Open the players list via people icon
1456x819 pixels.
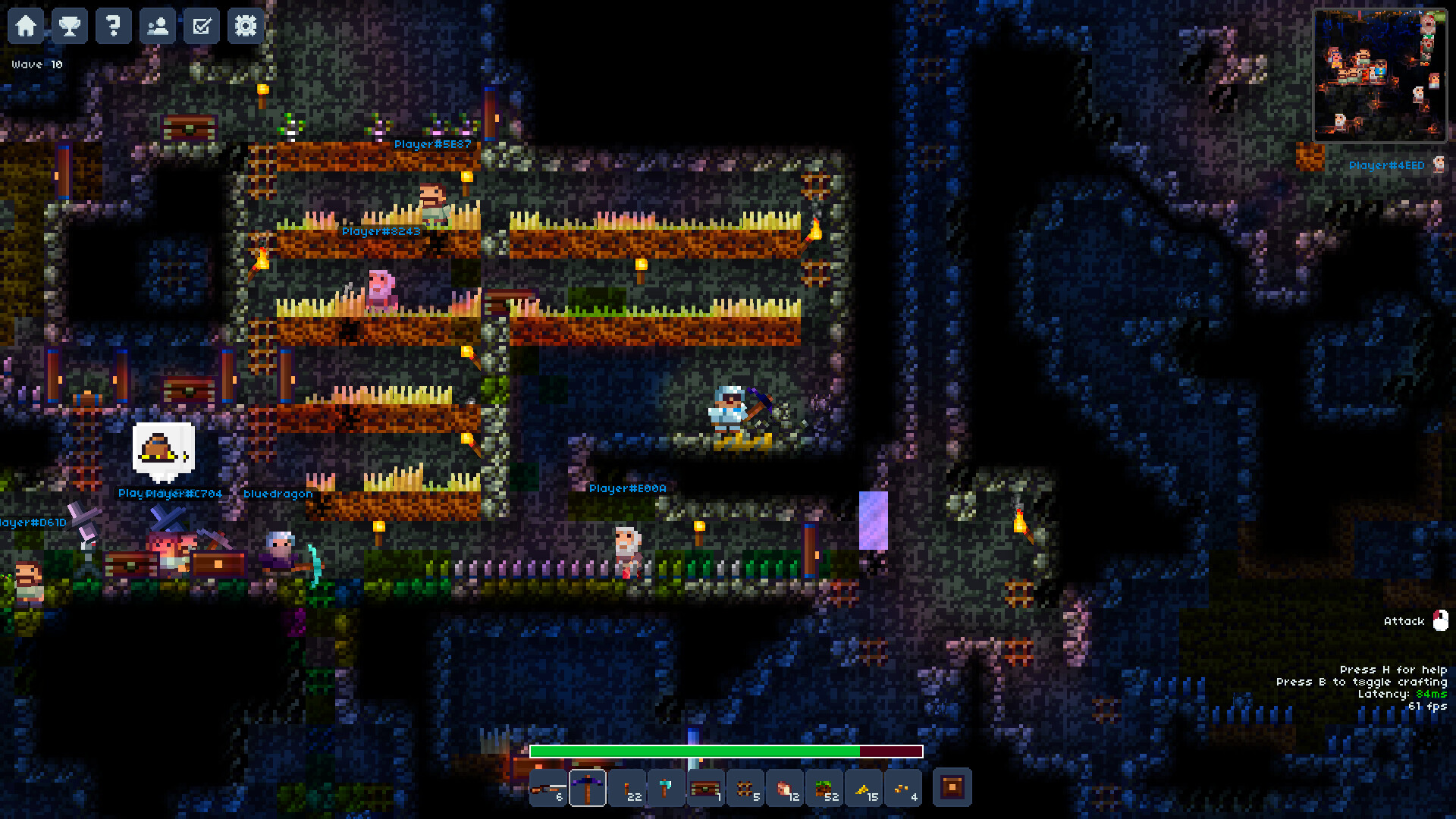tap(158, 26)
